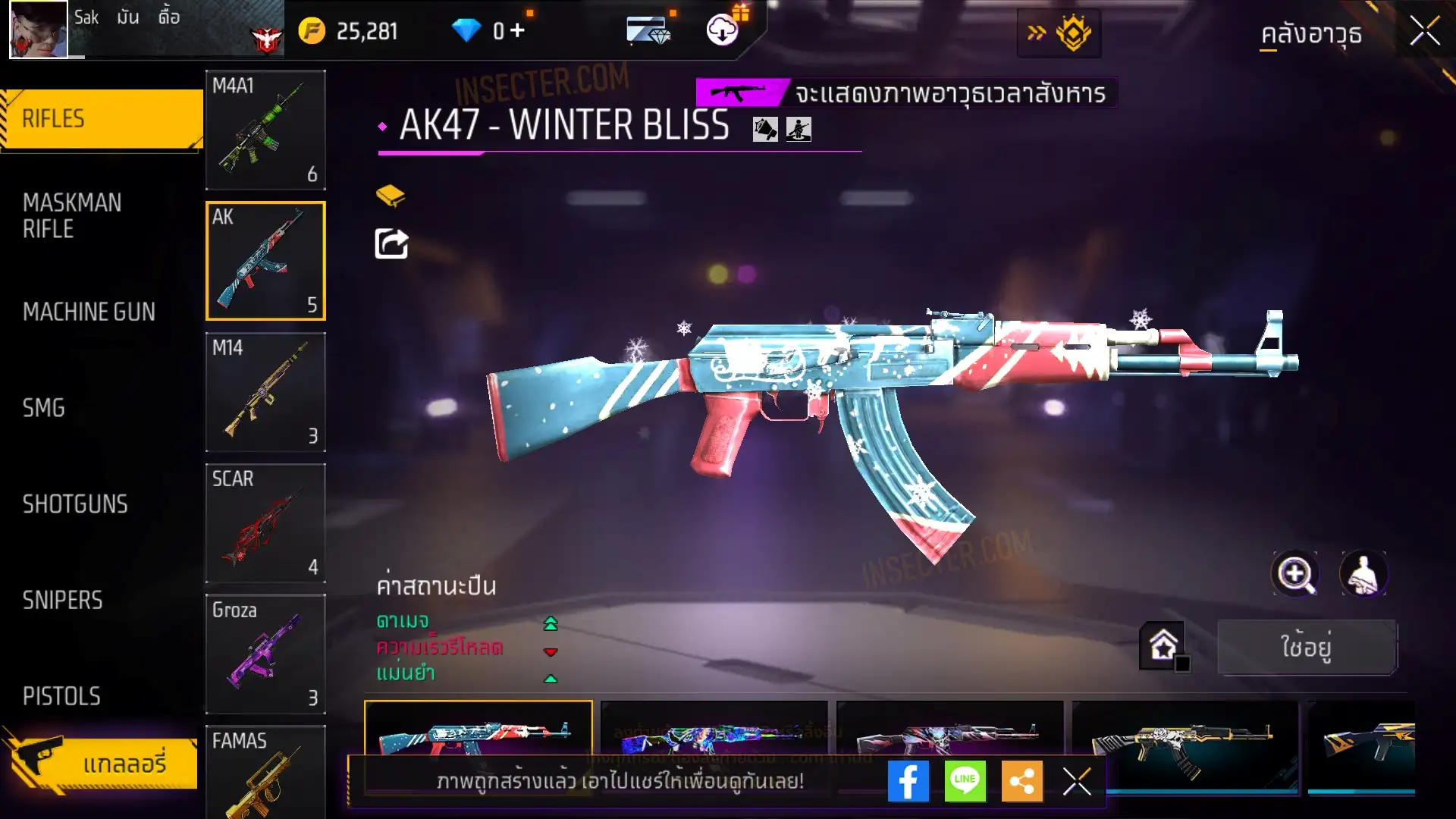Zoom in with the magnifier button
This screenshot has height=819, width=1456.
click(x=1295, y=574)
